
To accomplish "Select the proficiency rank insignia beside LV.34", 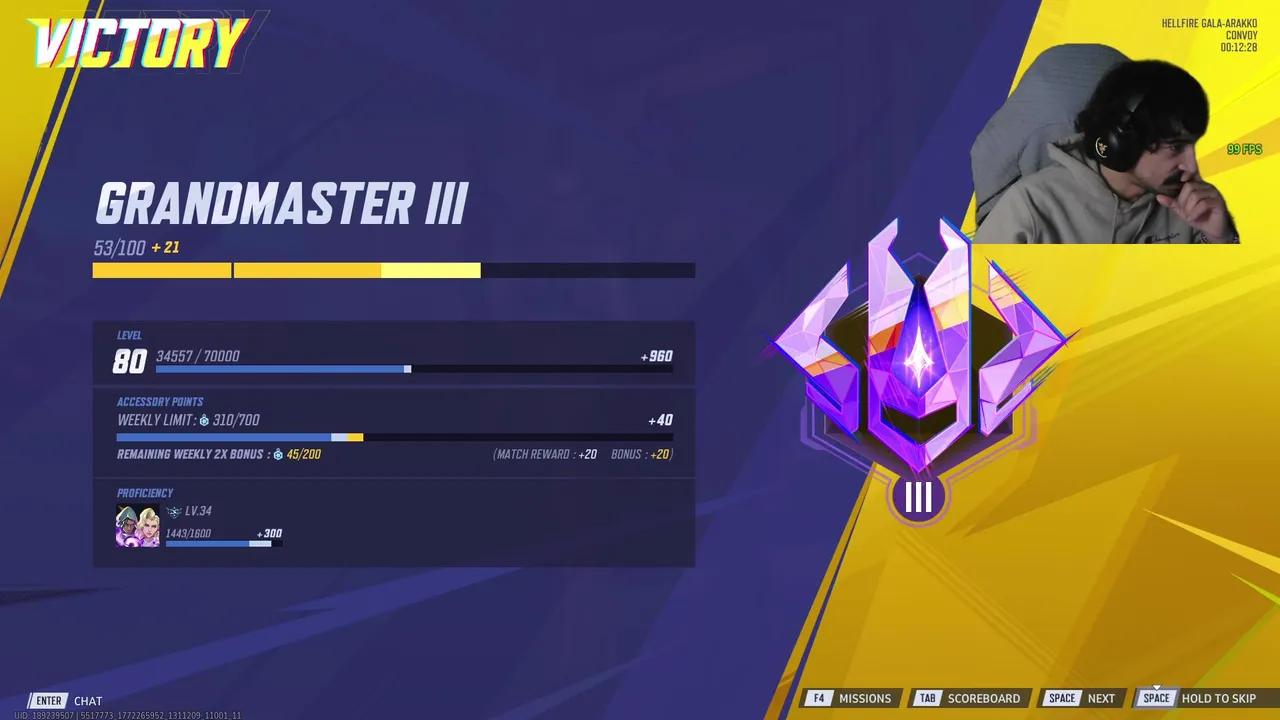I will (178, 511).
